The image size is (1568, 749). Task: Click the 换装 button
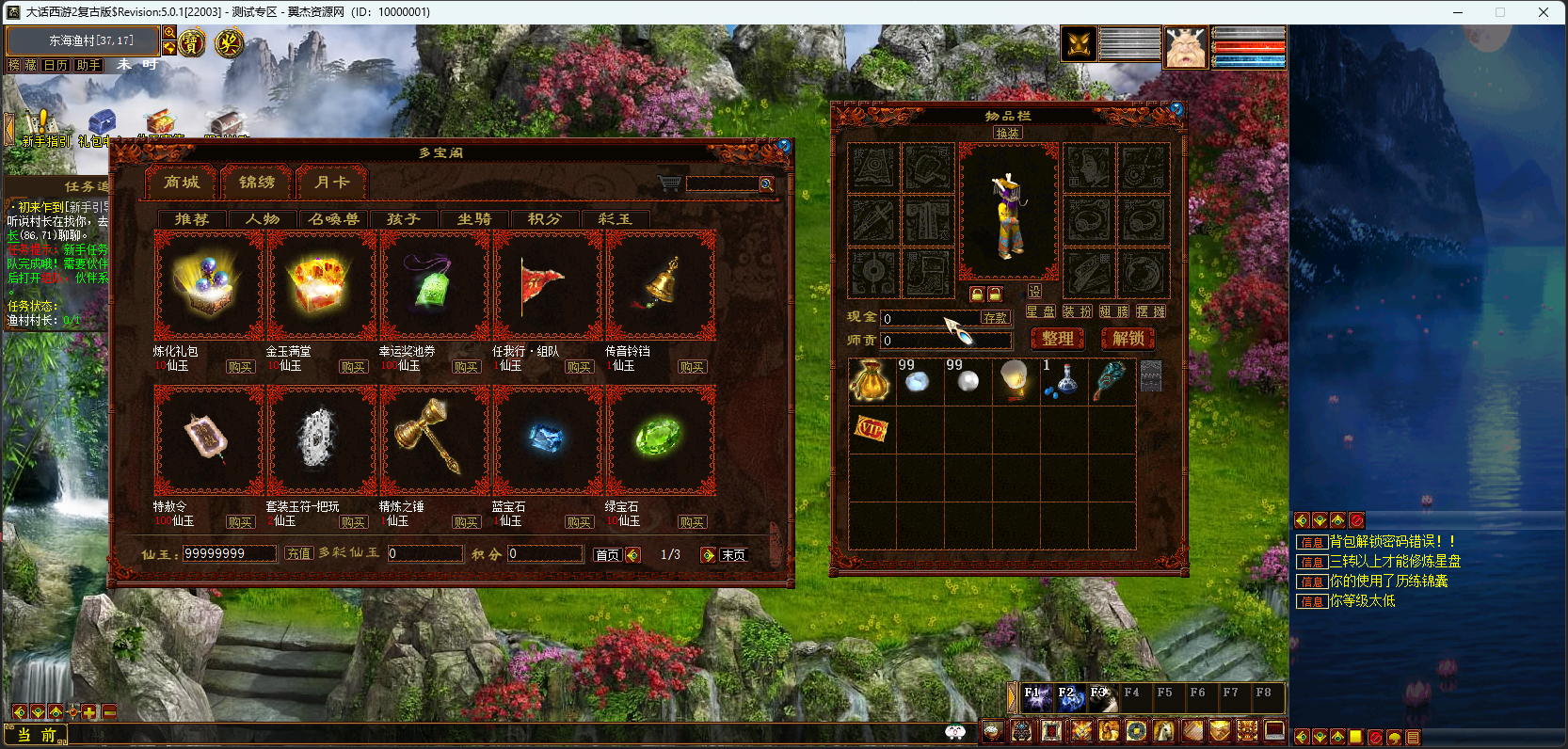pos(1007,133)
